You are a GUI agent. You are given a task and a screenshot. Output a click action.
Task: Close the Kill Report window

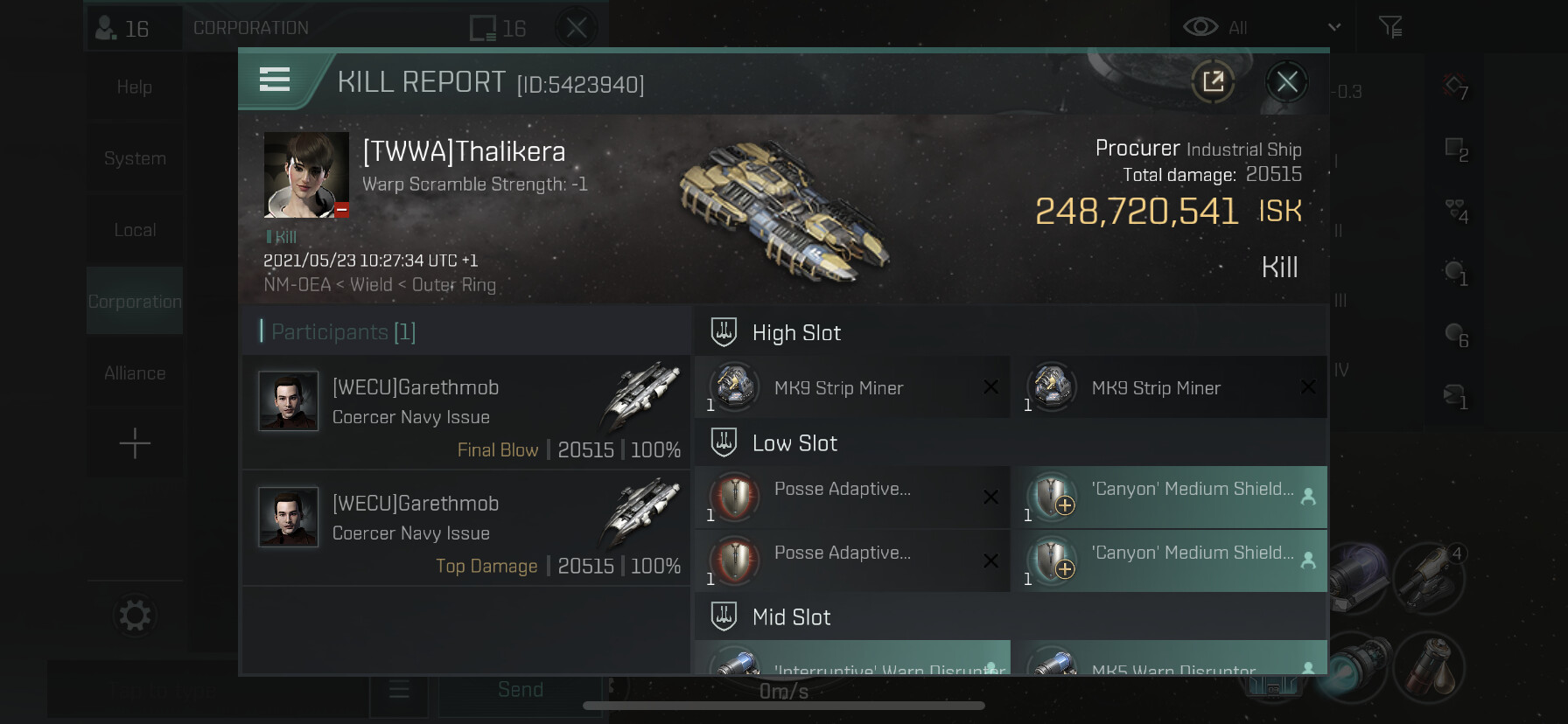1286,82
